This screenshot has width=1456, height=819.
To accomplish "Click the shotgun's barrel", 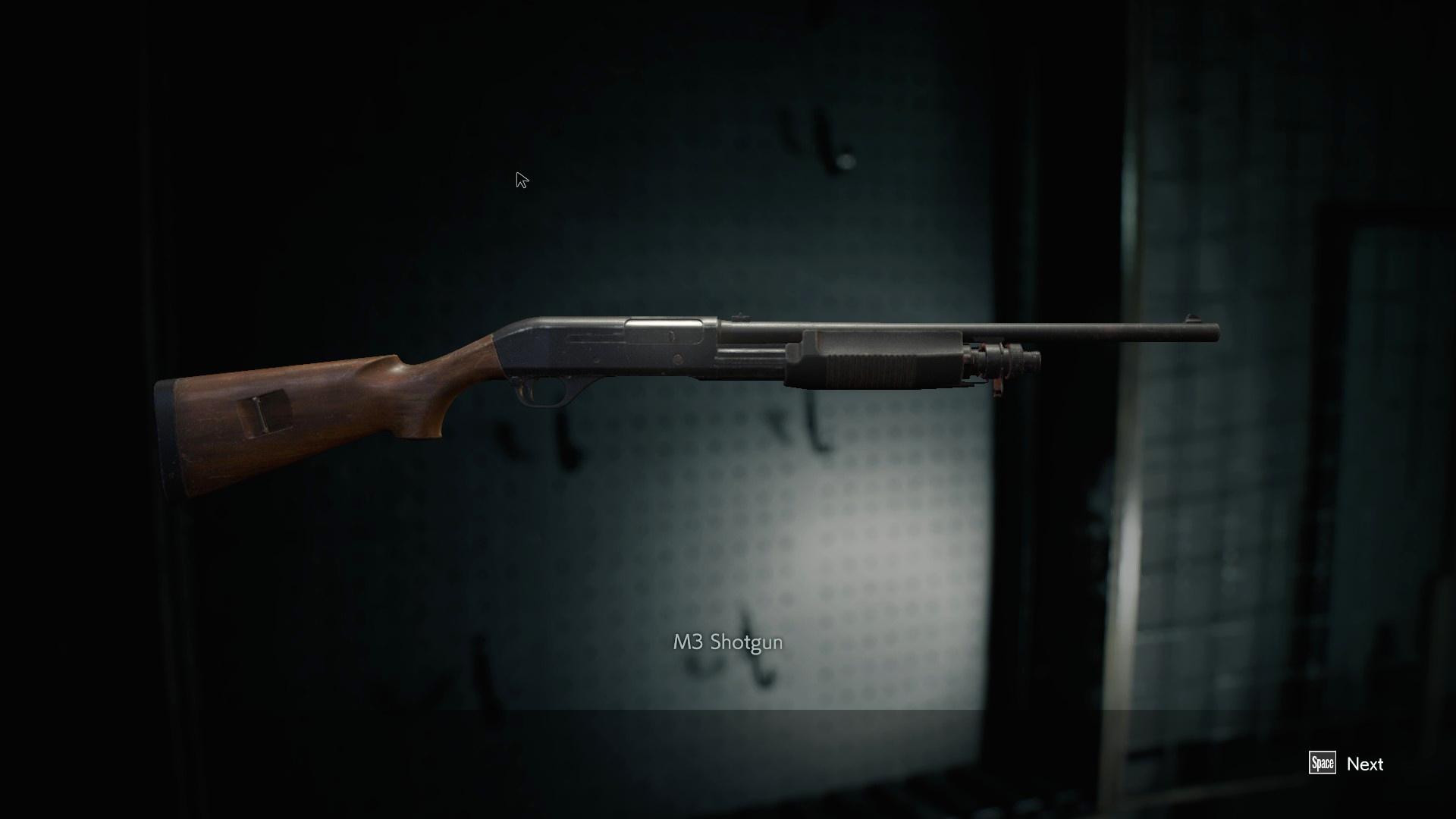I will coord(1100,331).
